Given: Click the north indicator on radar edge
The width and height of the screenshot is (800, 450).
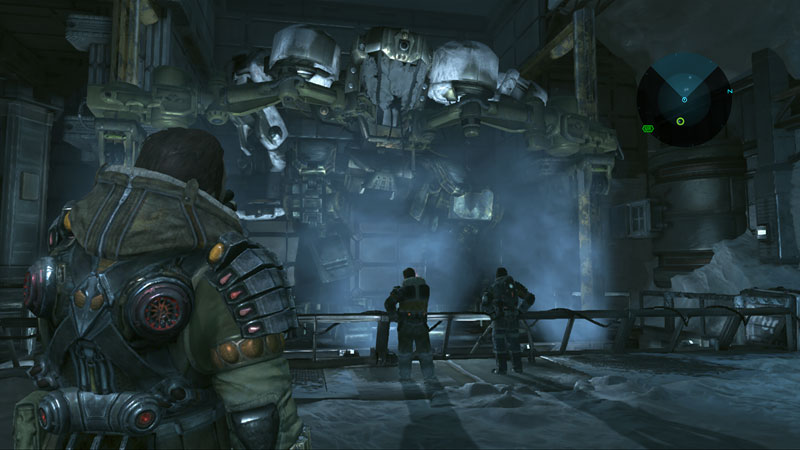Looking at the screenshot, I should [731, 91].
